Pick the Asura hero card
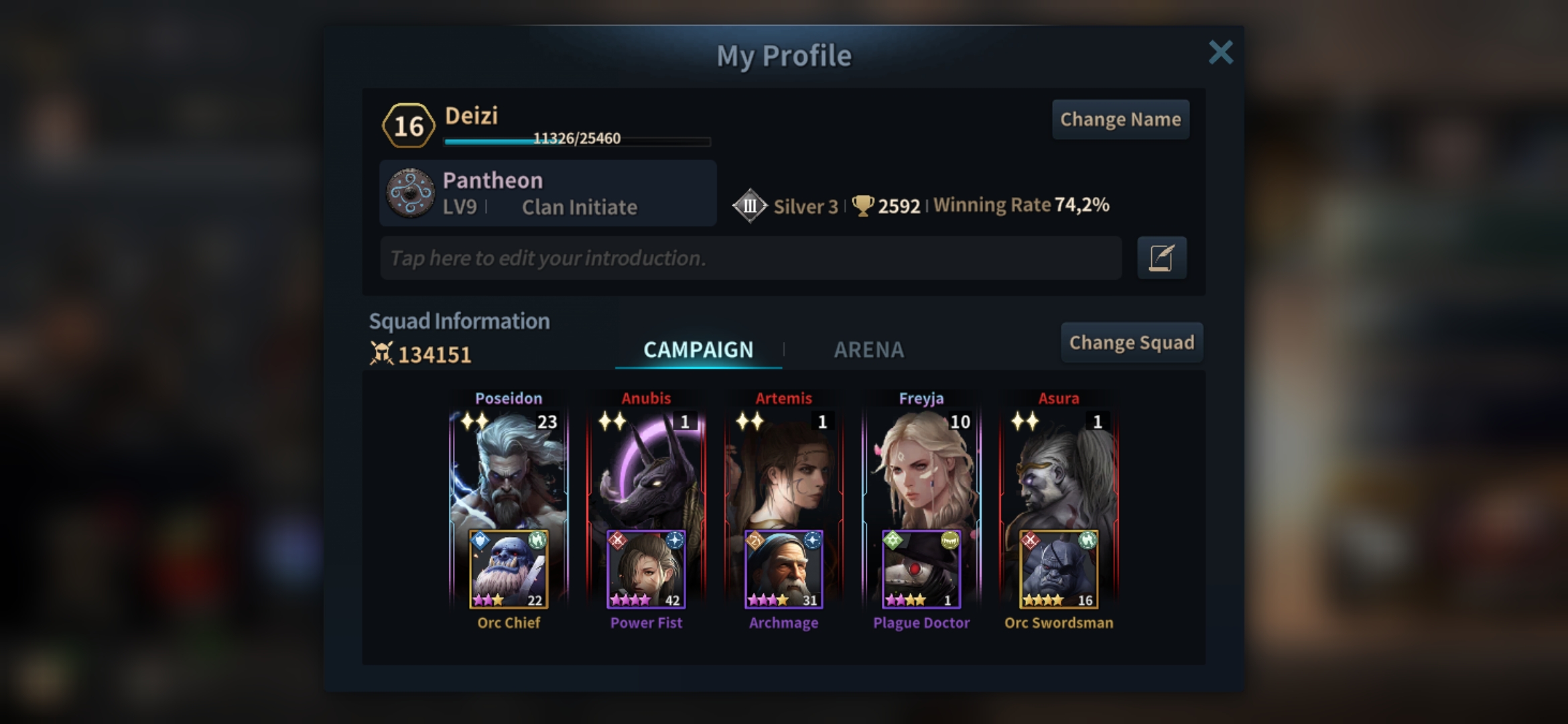1568x724 pixels. (1059, 469)
